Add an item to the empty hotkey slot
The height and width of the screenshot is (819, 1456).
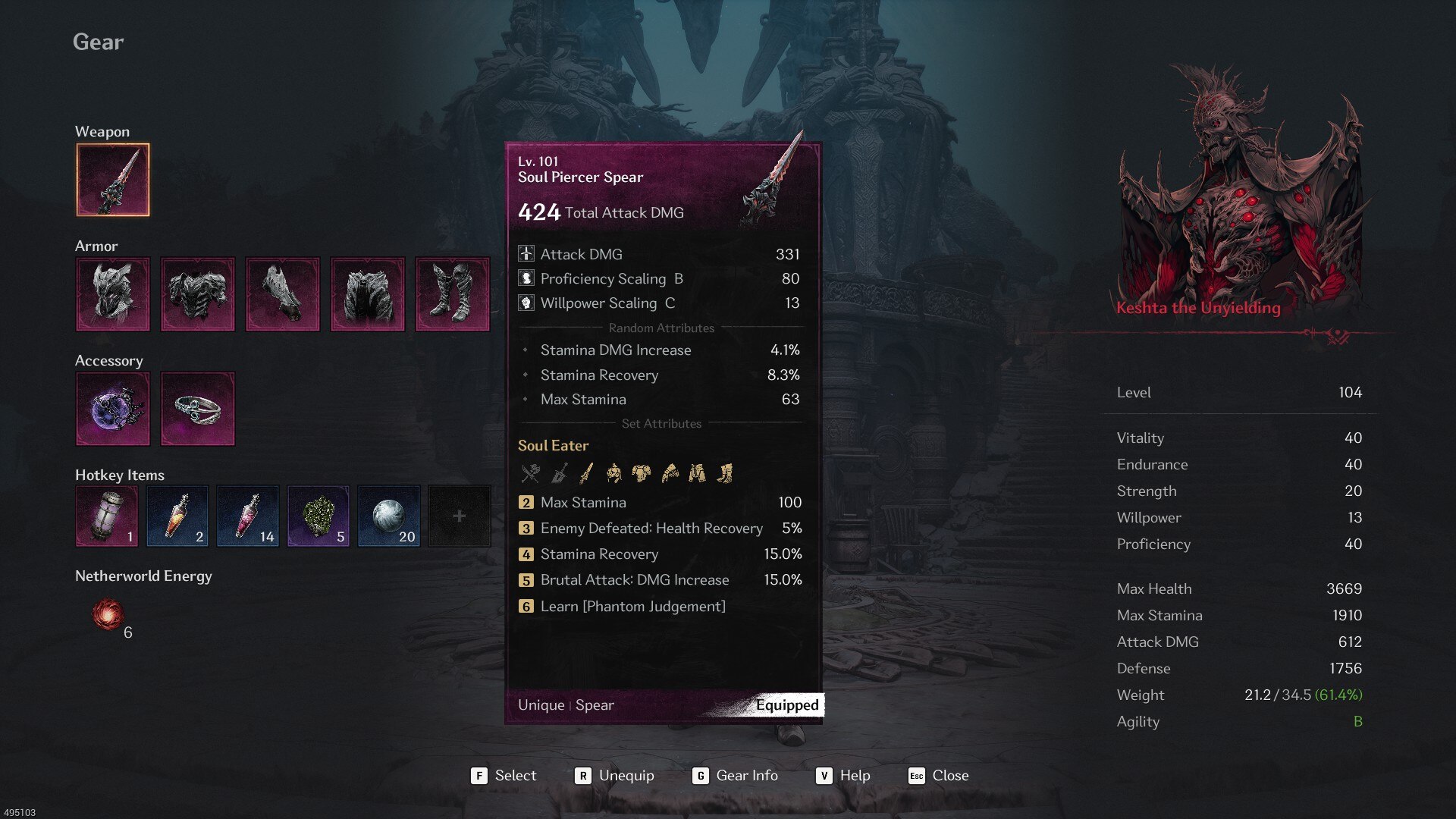click(x=460, y=516)
